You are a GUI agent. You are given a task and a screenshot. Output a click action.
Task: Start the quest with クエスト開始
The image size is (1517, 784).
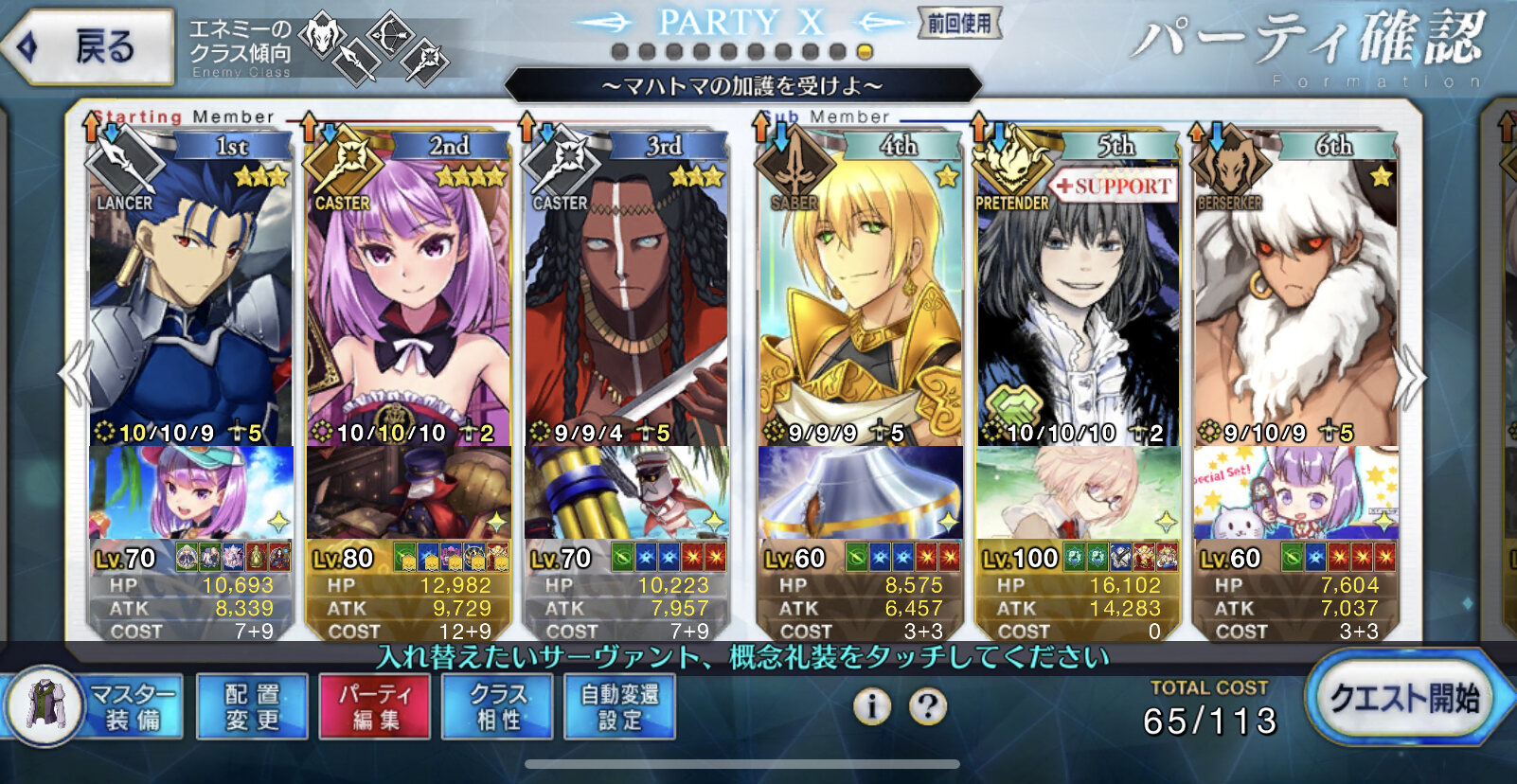tap(1403, 700)
